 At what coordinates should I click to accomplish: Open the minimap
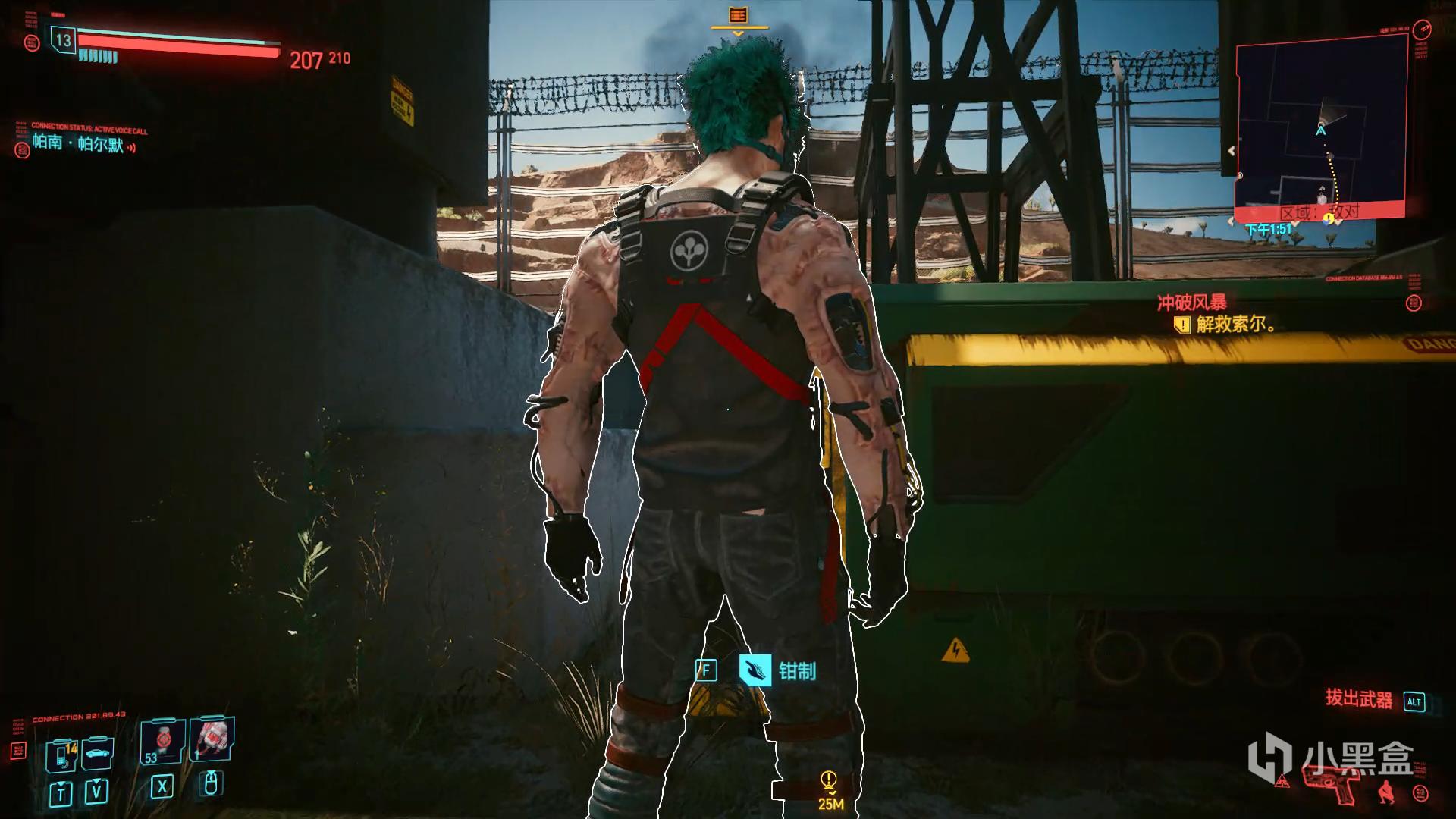tap(1320, 129)
